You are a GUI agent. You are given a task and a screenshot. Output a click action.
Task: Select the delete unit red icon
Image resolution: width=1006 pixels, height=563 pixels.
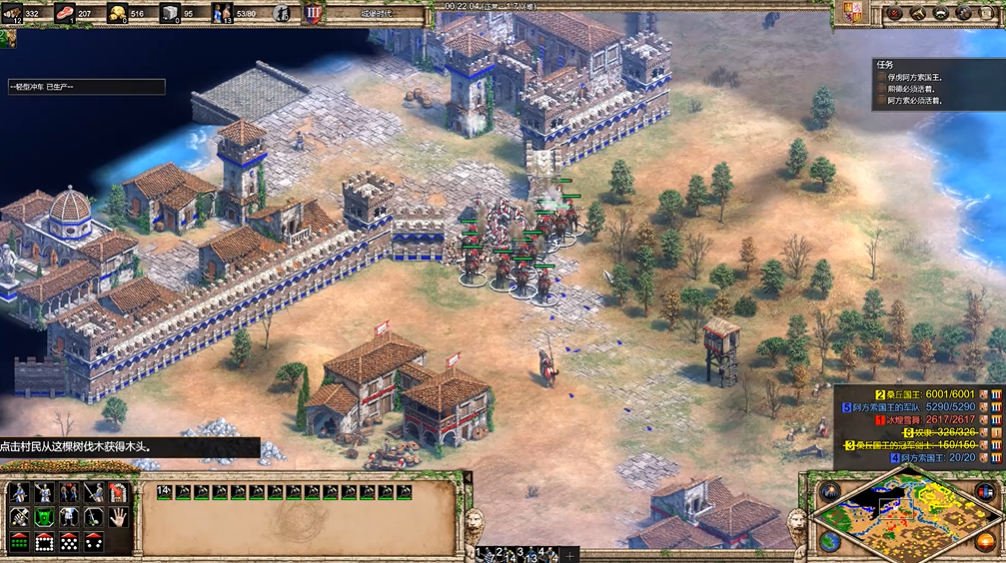point(118,492)
